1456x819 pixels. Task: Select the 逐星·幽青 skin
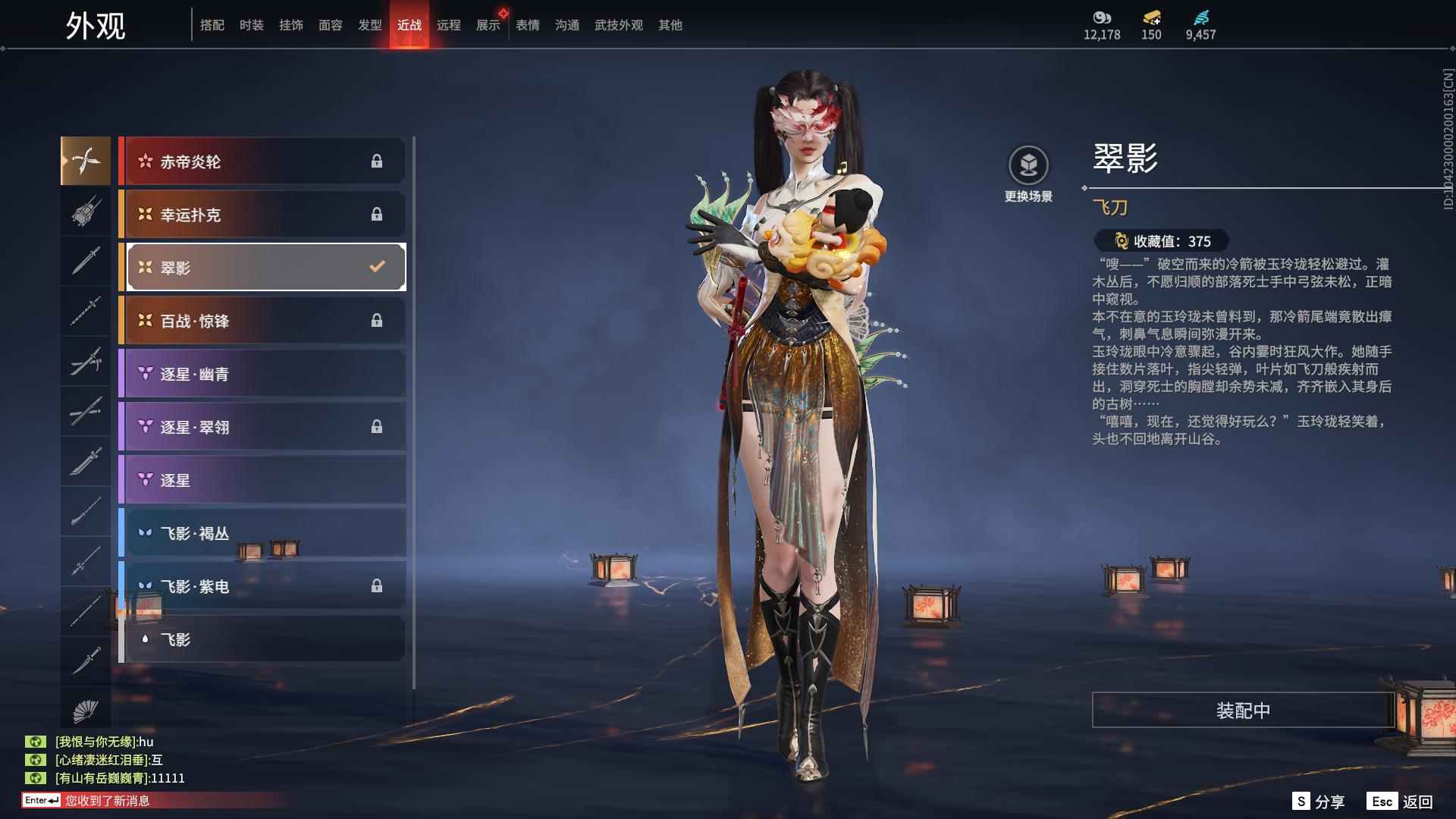pos(263,374)
